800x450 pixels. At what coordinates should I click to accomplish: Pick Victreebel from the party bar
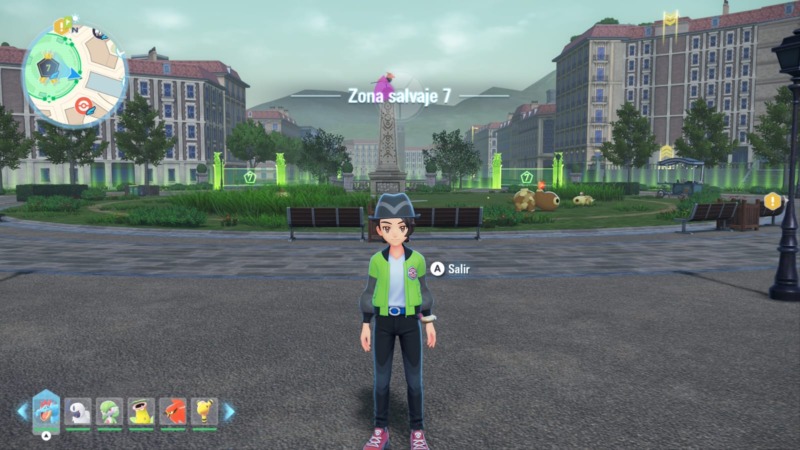tap(141, 411)
